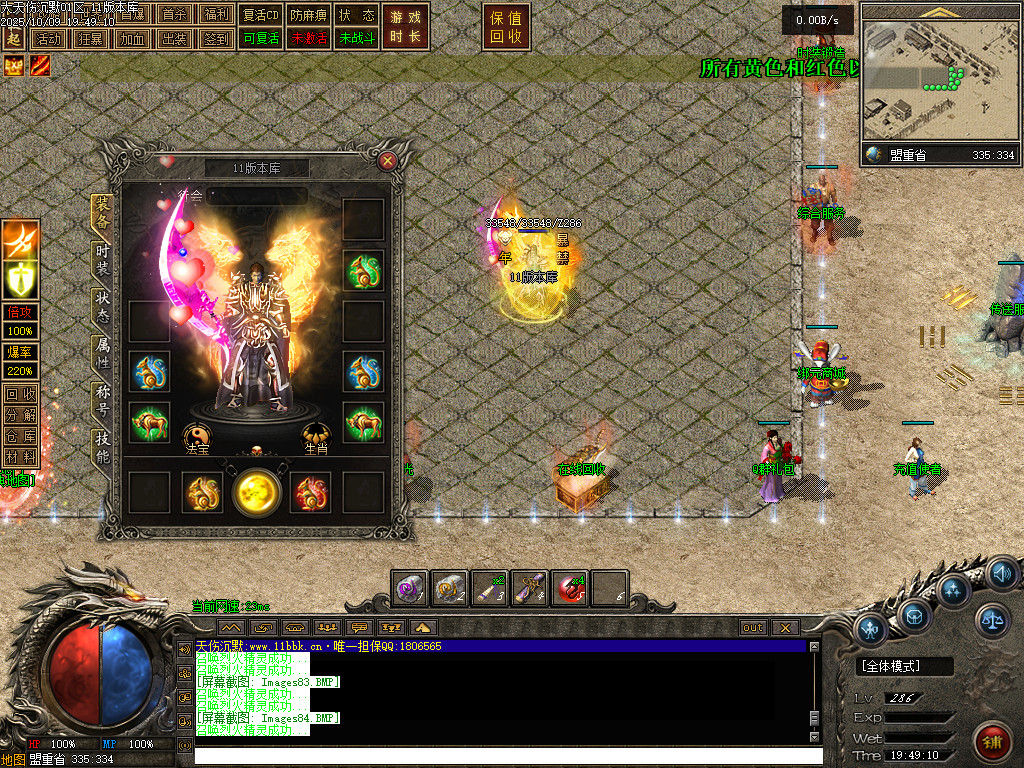Click the 游戏时长 play time button

click(405, 27)
